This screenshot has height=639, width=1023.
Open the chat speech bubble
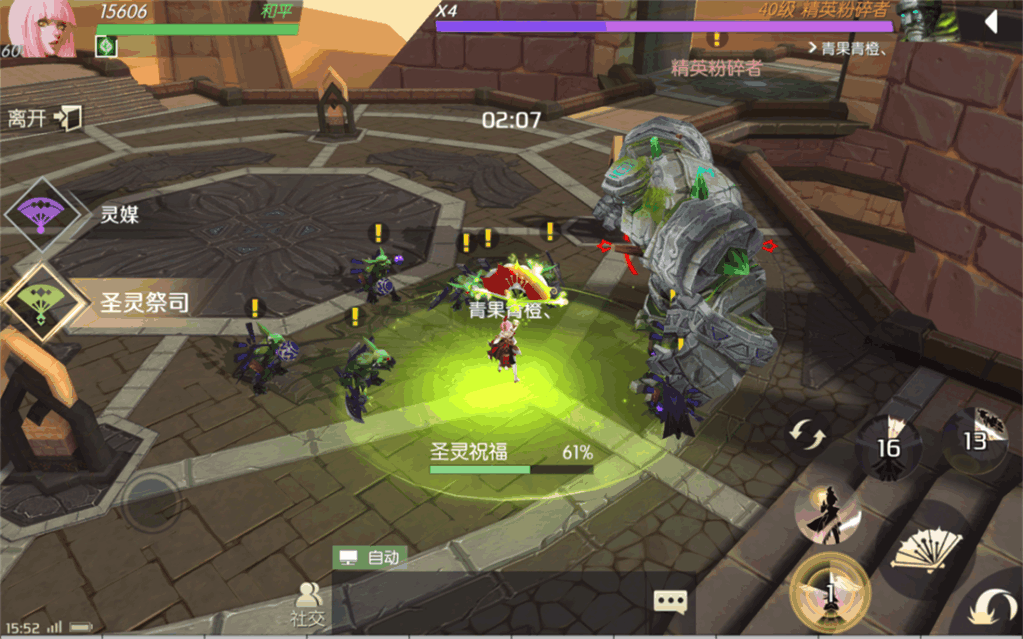tap(670, 601)
